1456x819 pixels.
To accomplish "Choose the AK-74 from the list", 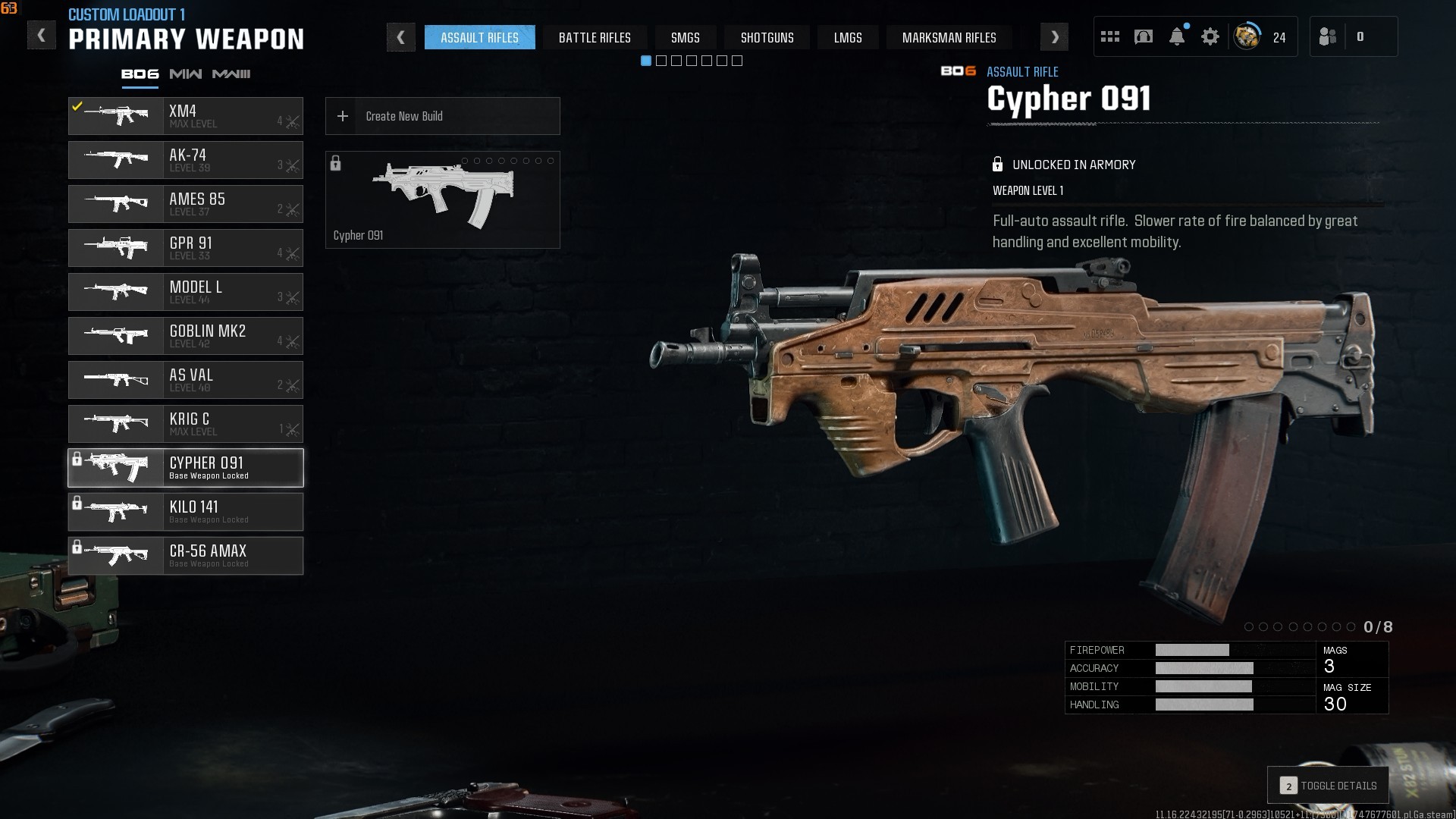I will tap(186, 160).
